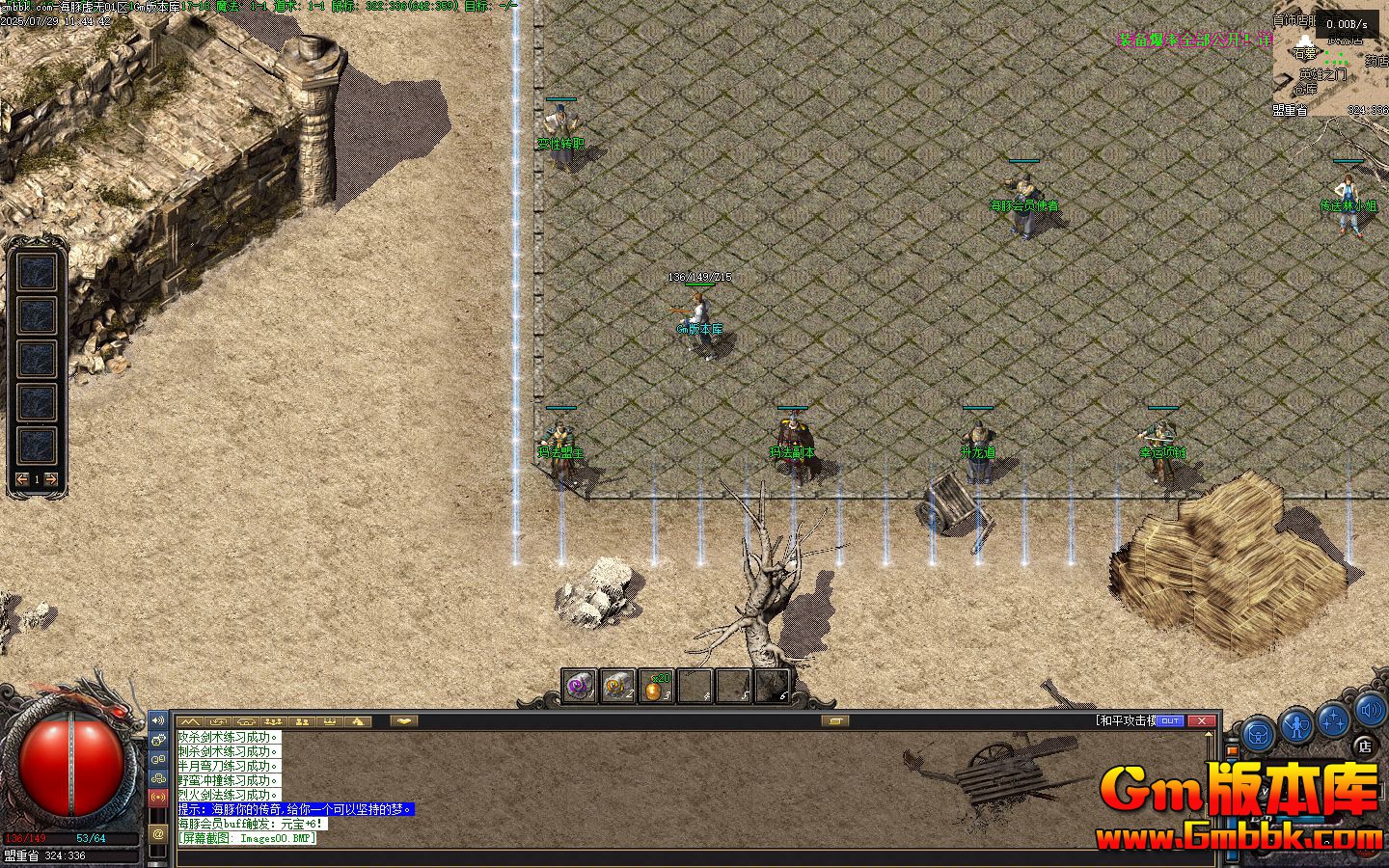Open the minimap in the corner
Screen dimensions: 1389x868
point(1329,58)
